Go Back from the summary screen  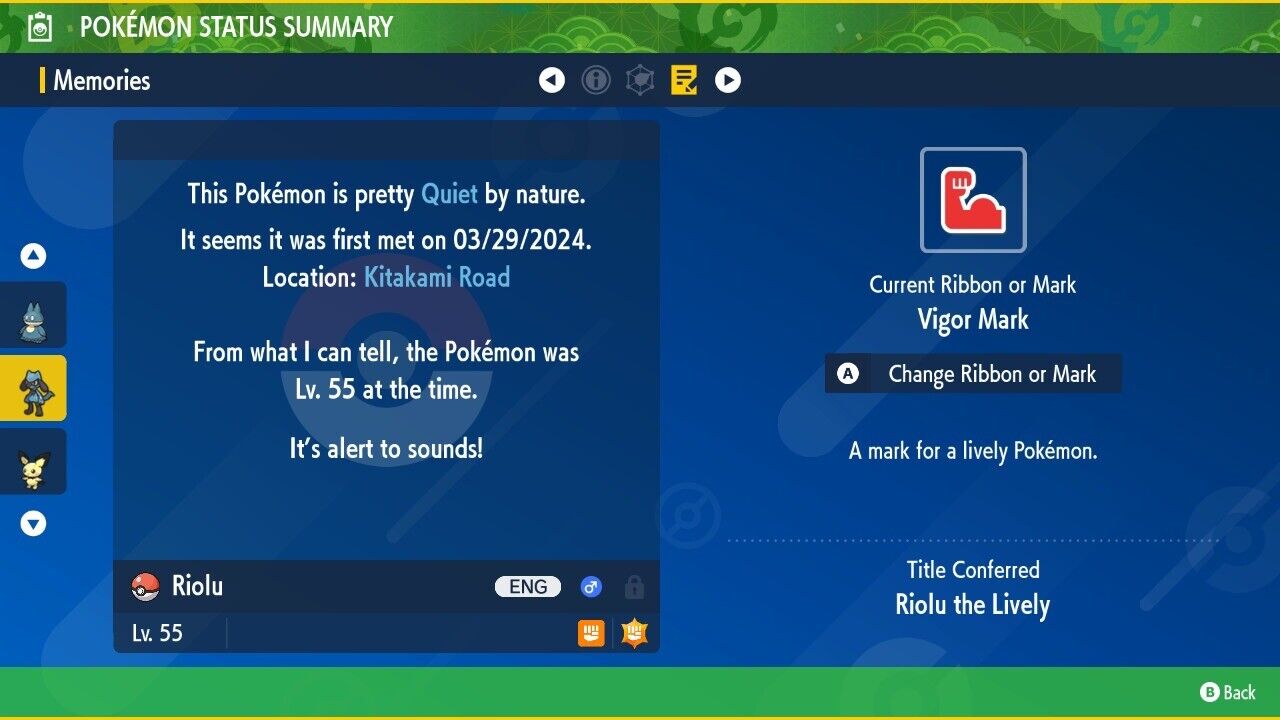pyautogui.click(x=1228, y=692)
